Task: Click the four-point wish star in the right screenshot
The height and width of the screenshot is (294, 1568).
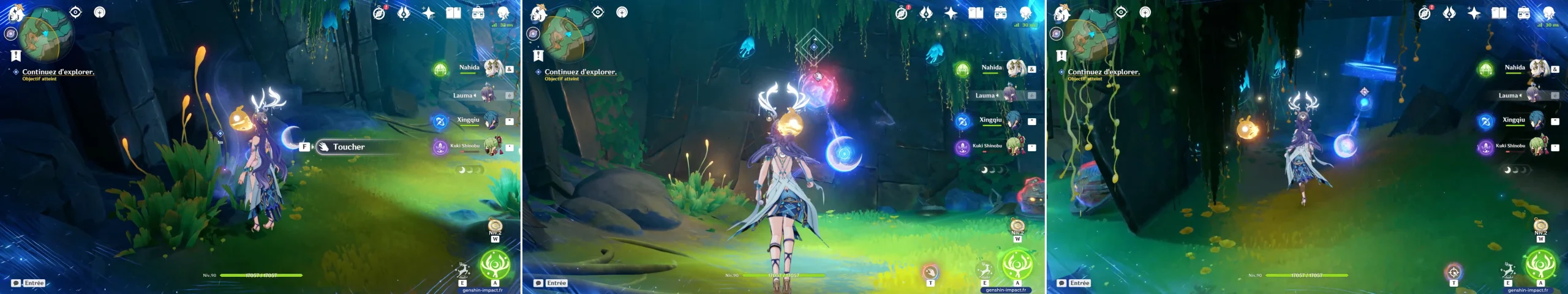Action: [x=1474, y=13]
